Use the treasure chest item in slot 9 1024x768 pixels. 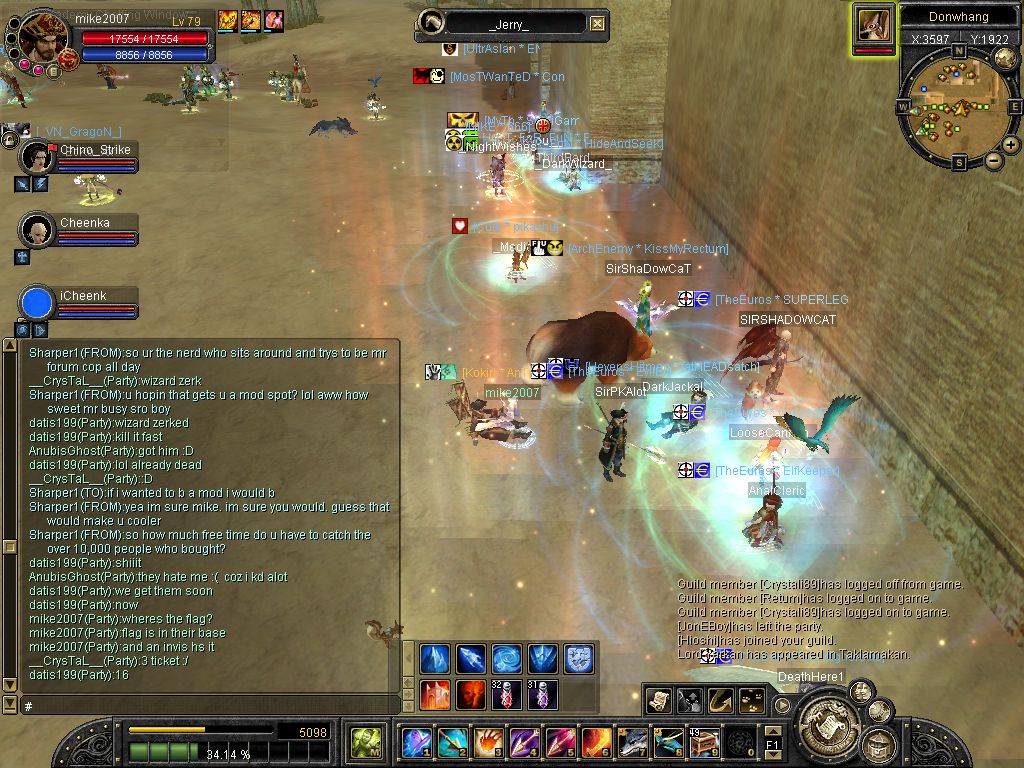tap(704, 743)
